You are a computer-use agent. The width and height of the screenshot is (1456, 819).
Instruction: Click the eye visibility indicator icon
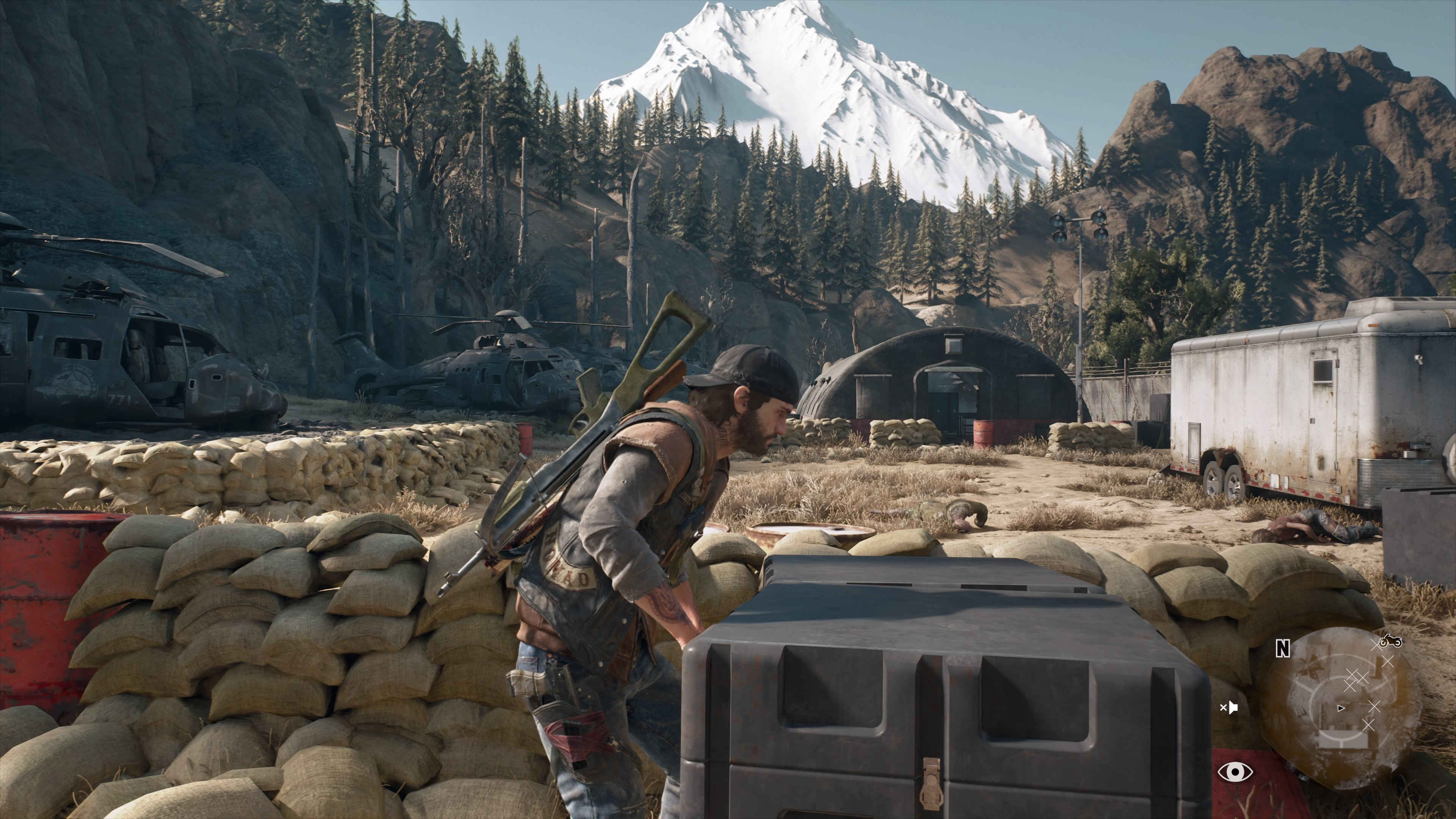[x=1235, y=771]
